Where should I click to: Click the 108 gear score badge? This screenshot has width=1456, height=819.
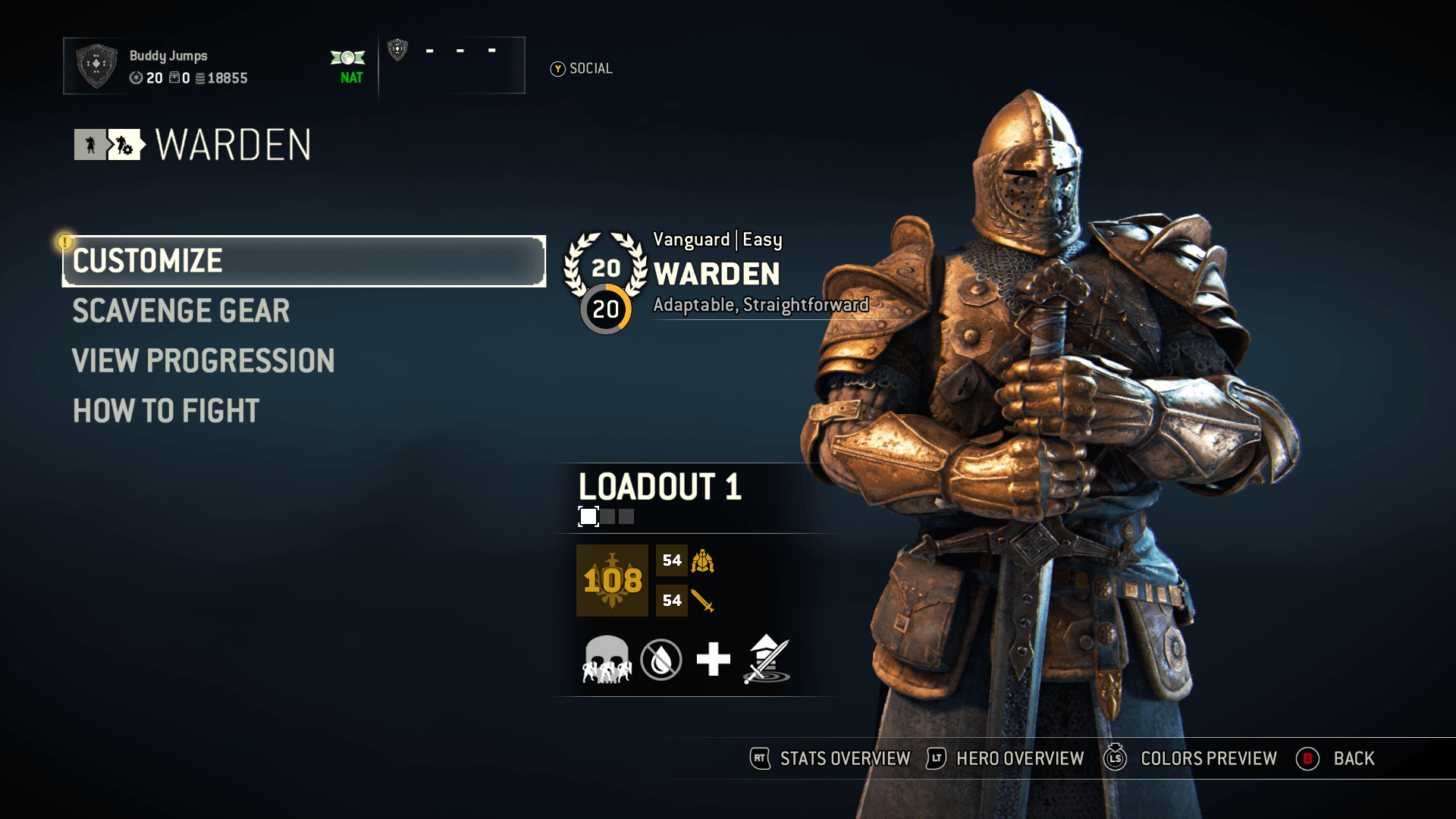click(612, 580)
